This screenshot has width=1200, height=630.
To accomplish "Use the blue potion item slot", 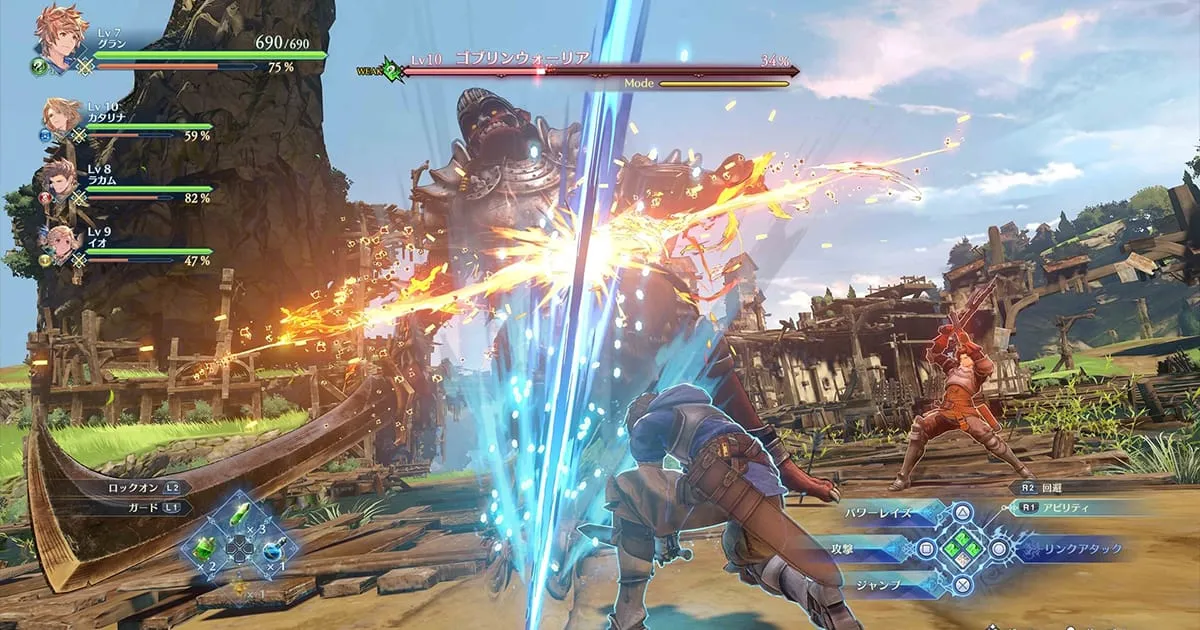I will click(x=273, y=548).
